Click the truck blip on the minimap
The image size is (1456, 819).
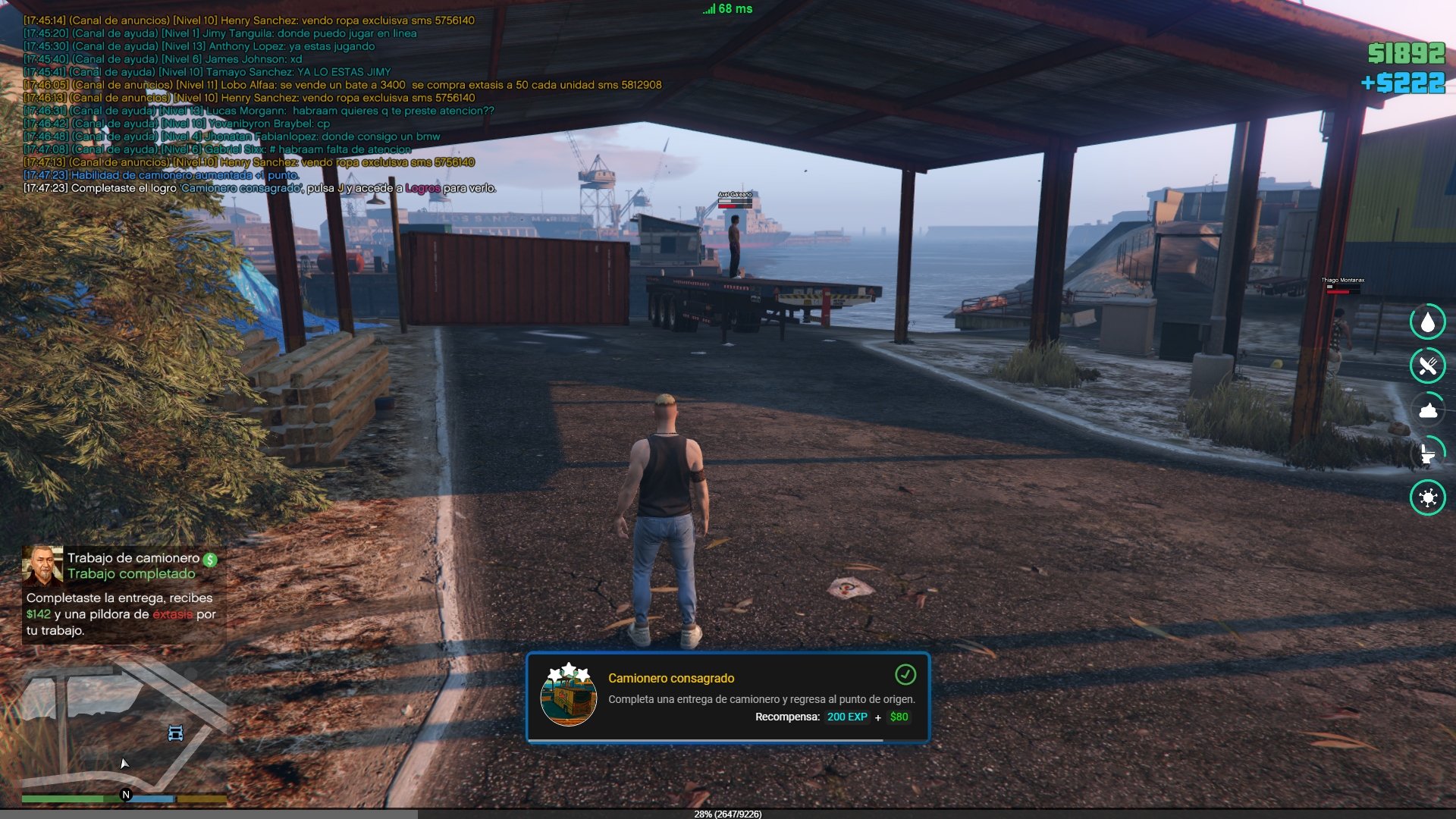click(x=175, y=733)
